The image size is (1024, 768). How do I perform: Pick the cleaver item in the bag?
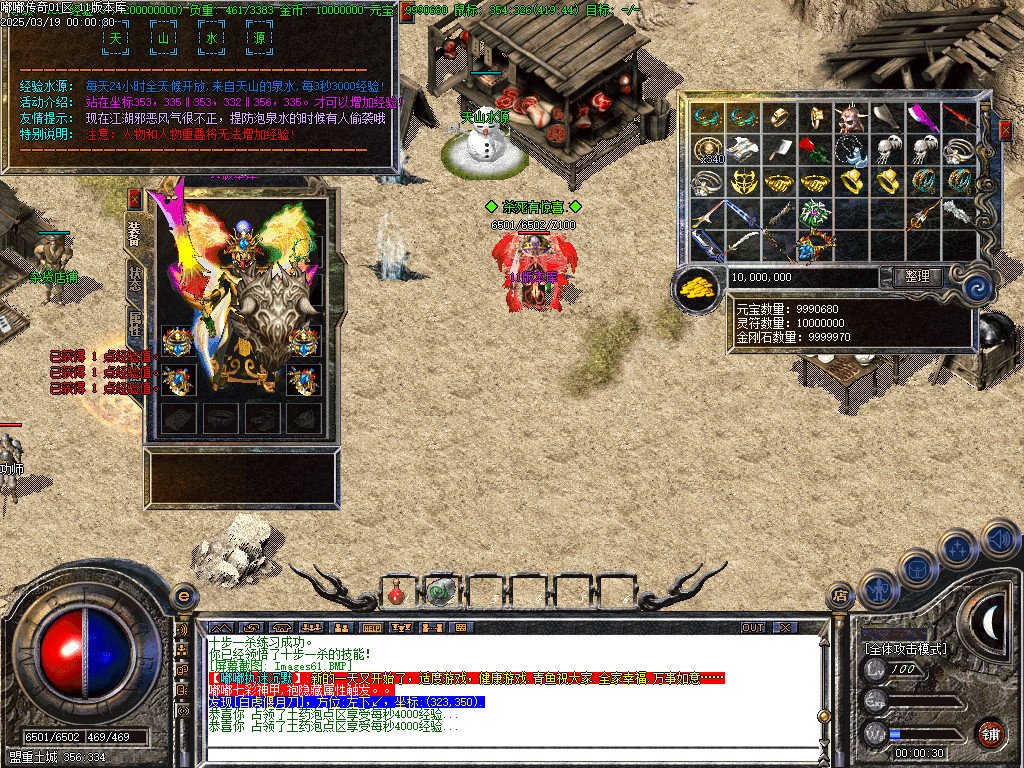pos(780,150)
